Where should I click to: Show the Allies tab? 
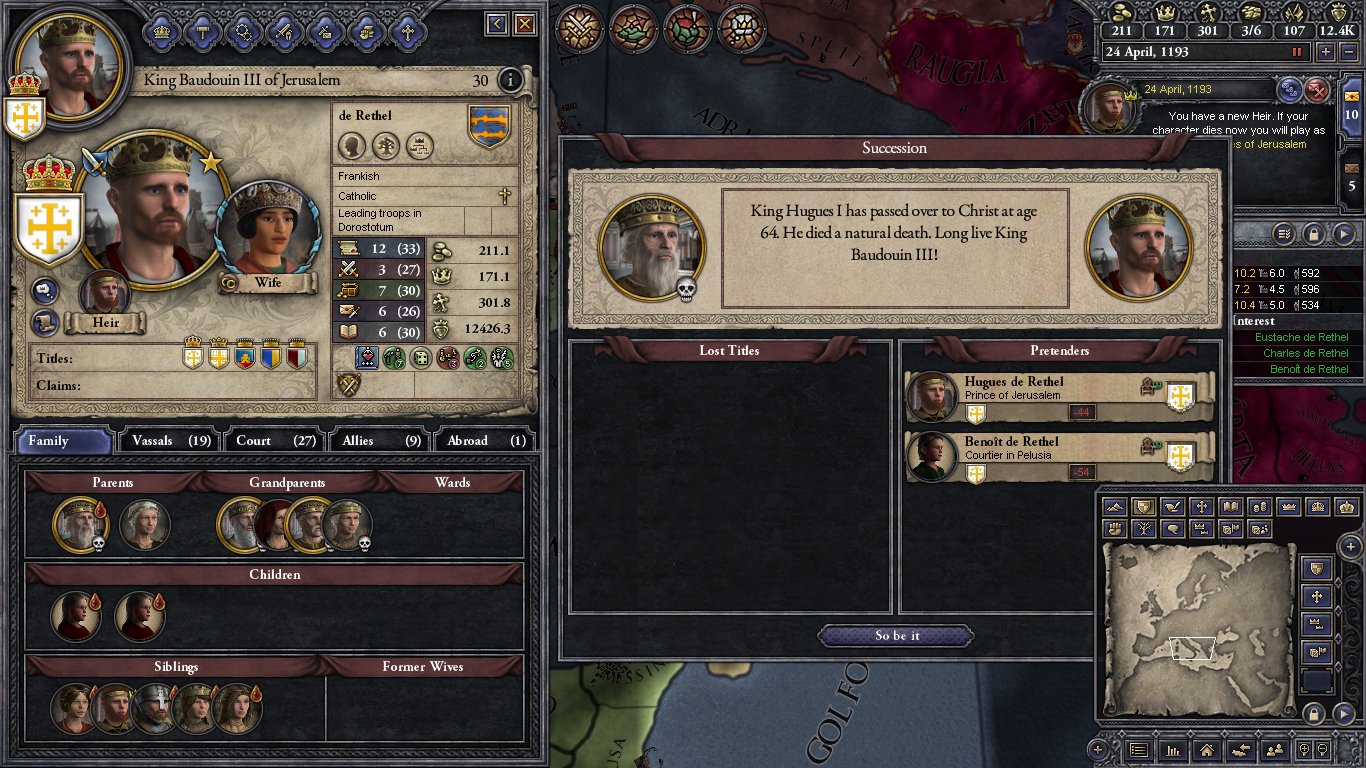tap(379, 440)
